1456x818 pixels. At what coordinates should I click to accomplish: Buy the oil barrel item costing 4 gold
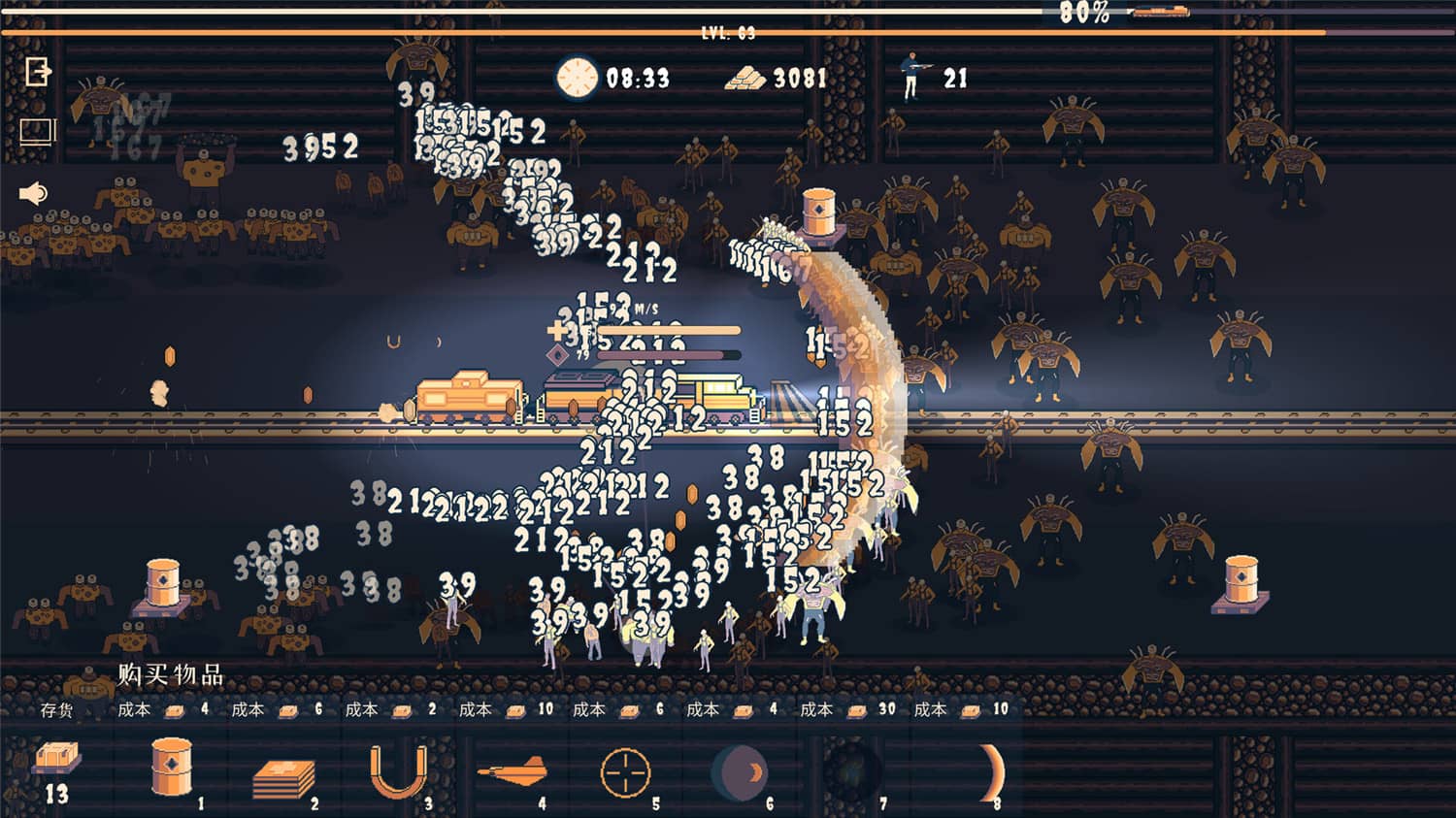coord(170,767)
